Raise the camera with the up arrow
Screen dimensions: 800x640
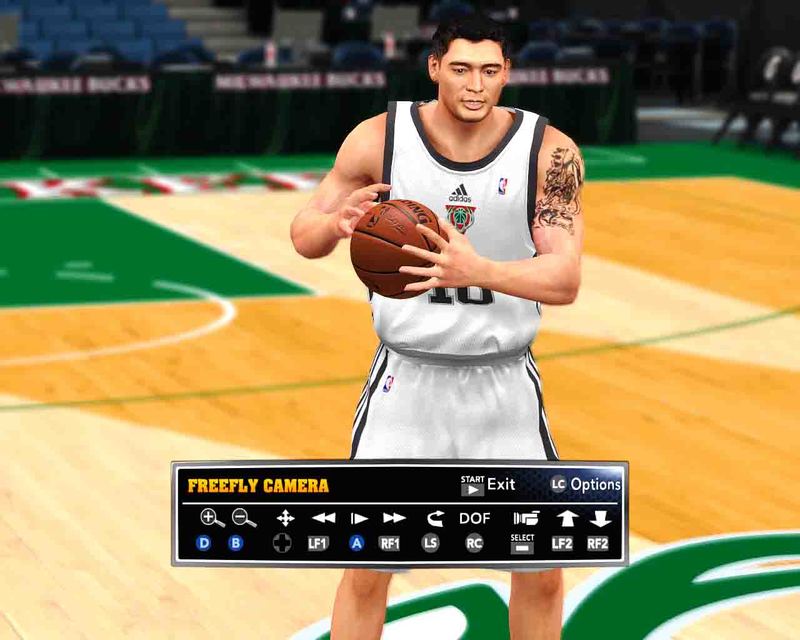coord(567,518)
